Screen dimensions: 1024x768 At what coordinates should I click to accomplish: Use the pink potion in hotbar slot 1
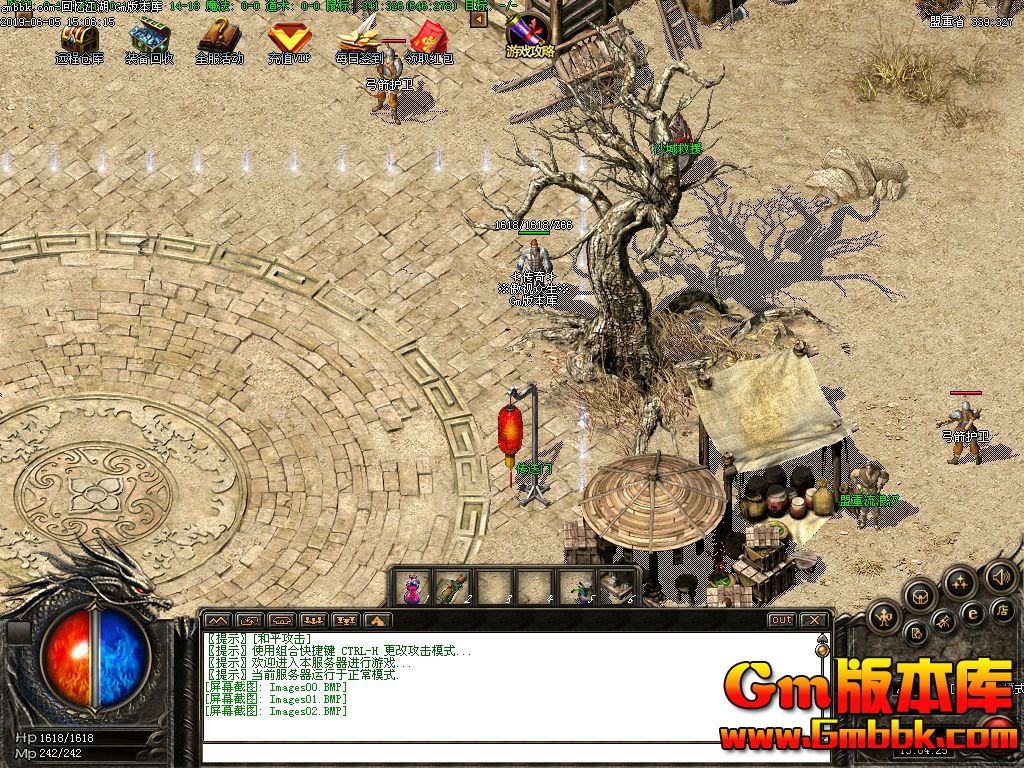click(x=412, y=588)
